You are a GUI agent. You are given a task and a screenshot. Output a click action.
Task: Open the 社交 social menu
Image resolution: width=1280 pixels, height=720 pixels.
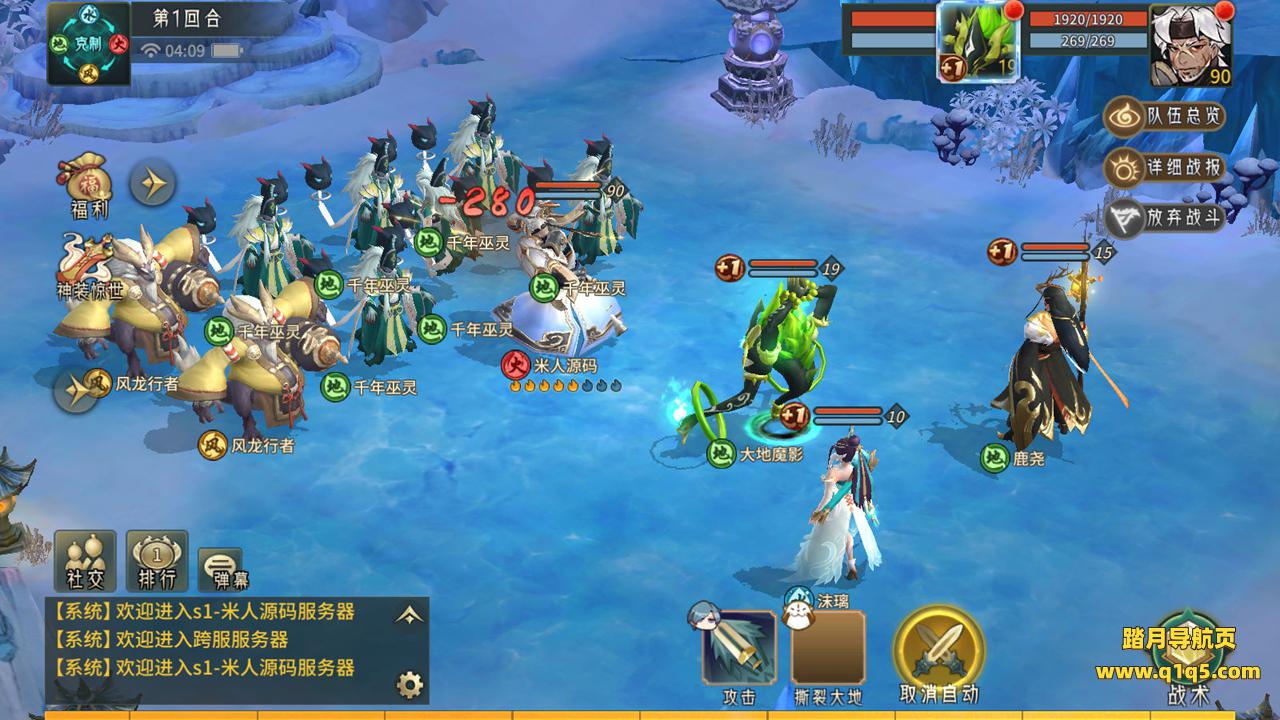[x=85, y=559]
